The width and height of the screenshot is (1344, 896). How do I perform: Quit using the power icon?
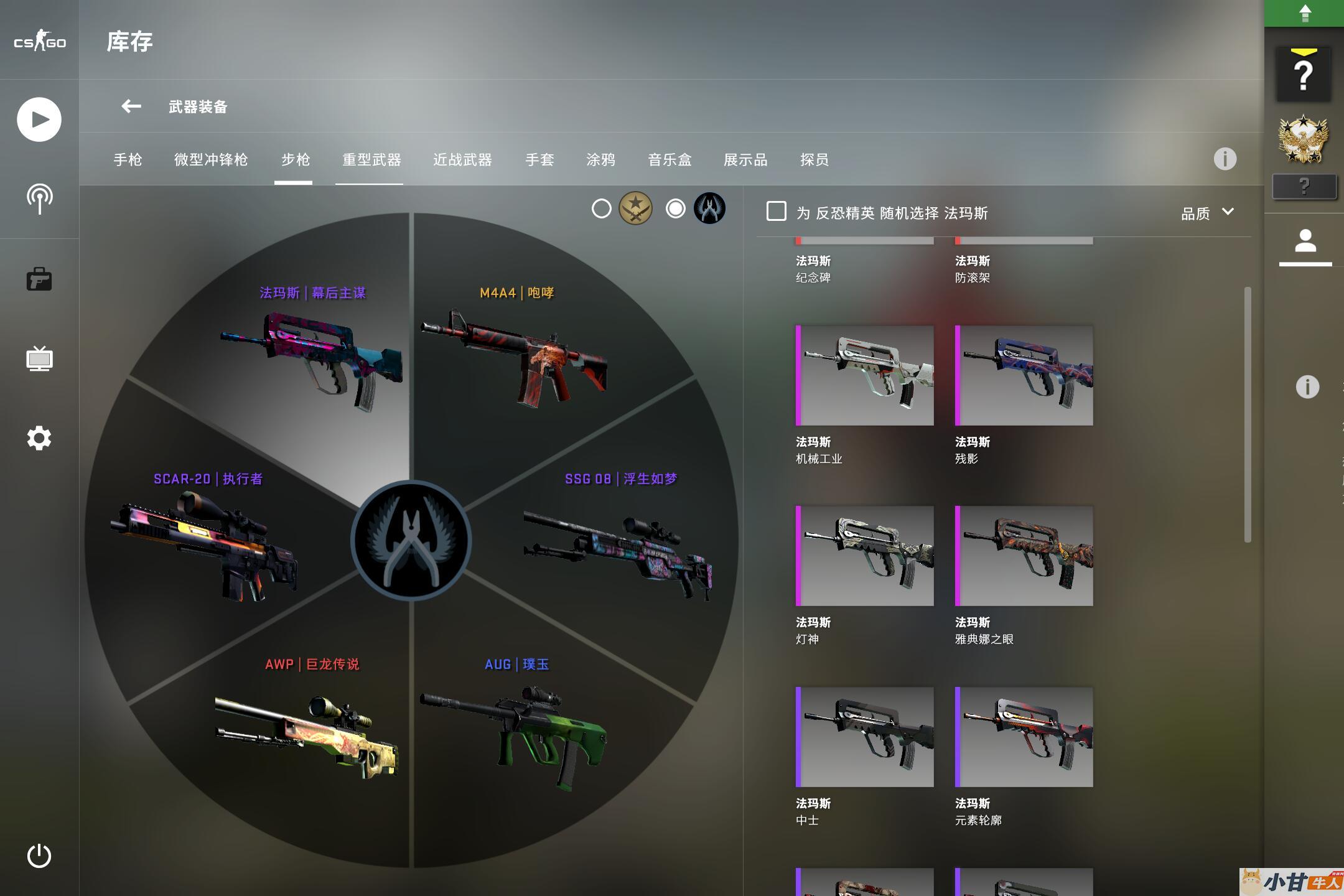(x=39, y=856)
